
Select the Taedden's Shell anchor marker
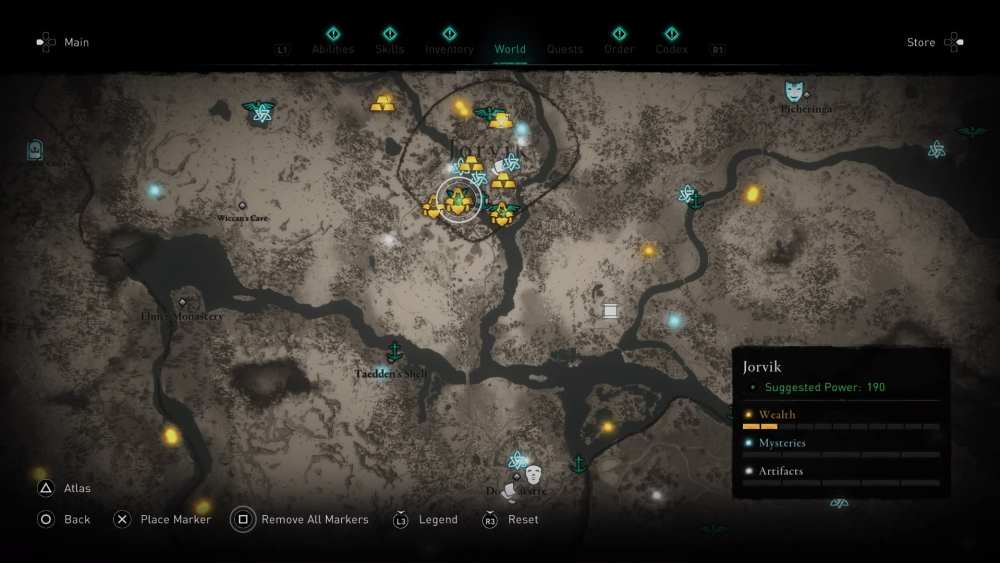pyautogui.click(x=395, y=352)
